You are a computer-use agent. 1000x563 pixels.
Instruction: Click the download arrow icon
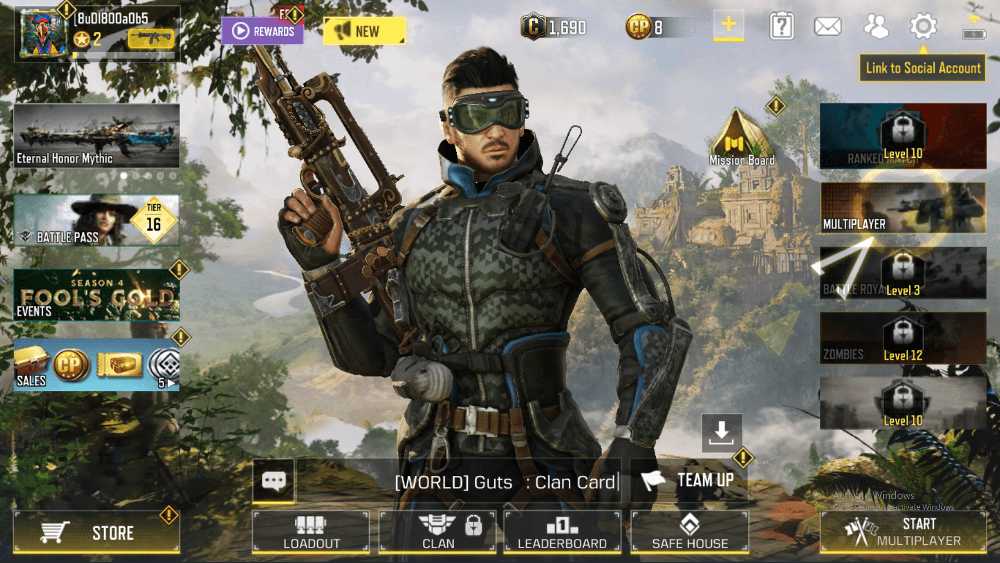pyautogui.click(x=721, y=432)
